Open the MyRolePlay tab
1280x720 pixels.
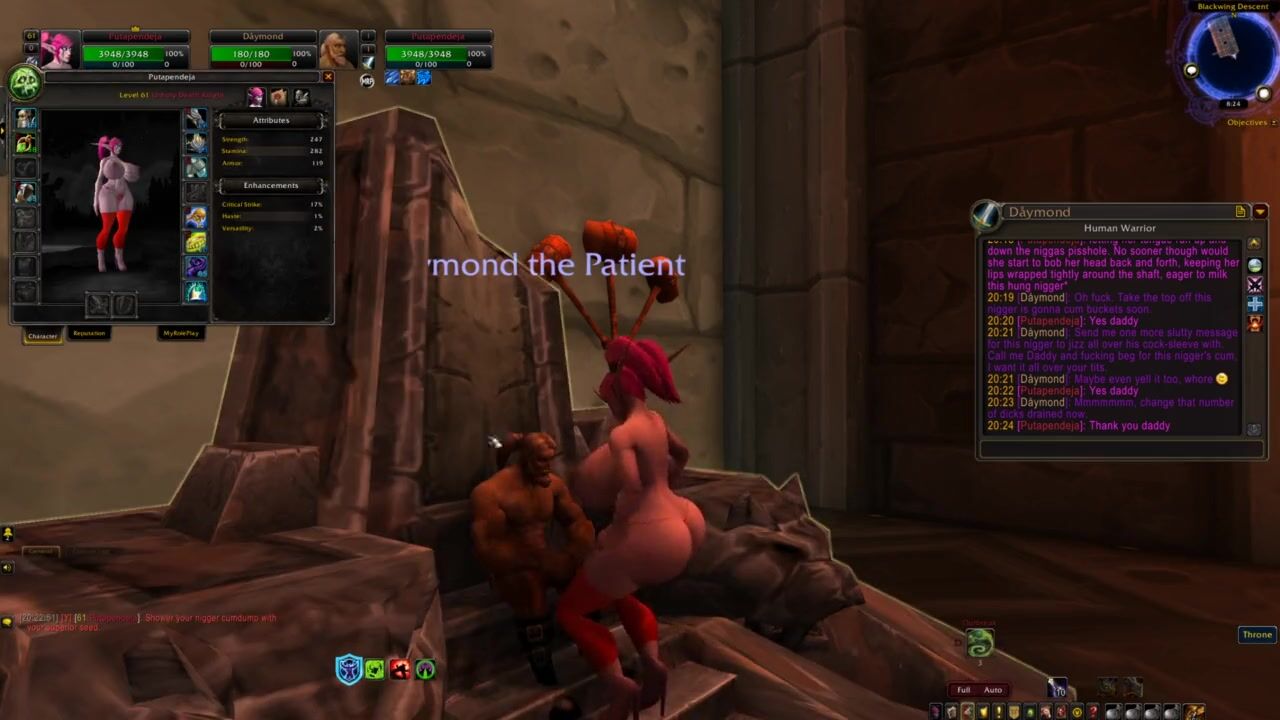click(181, 334)
